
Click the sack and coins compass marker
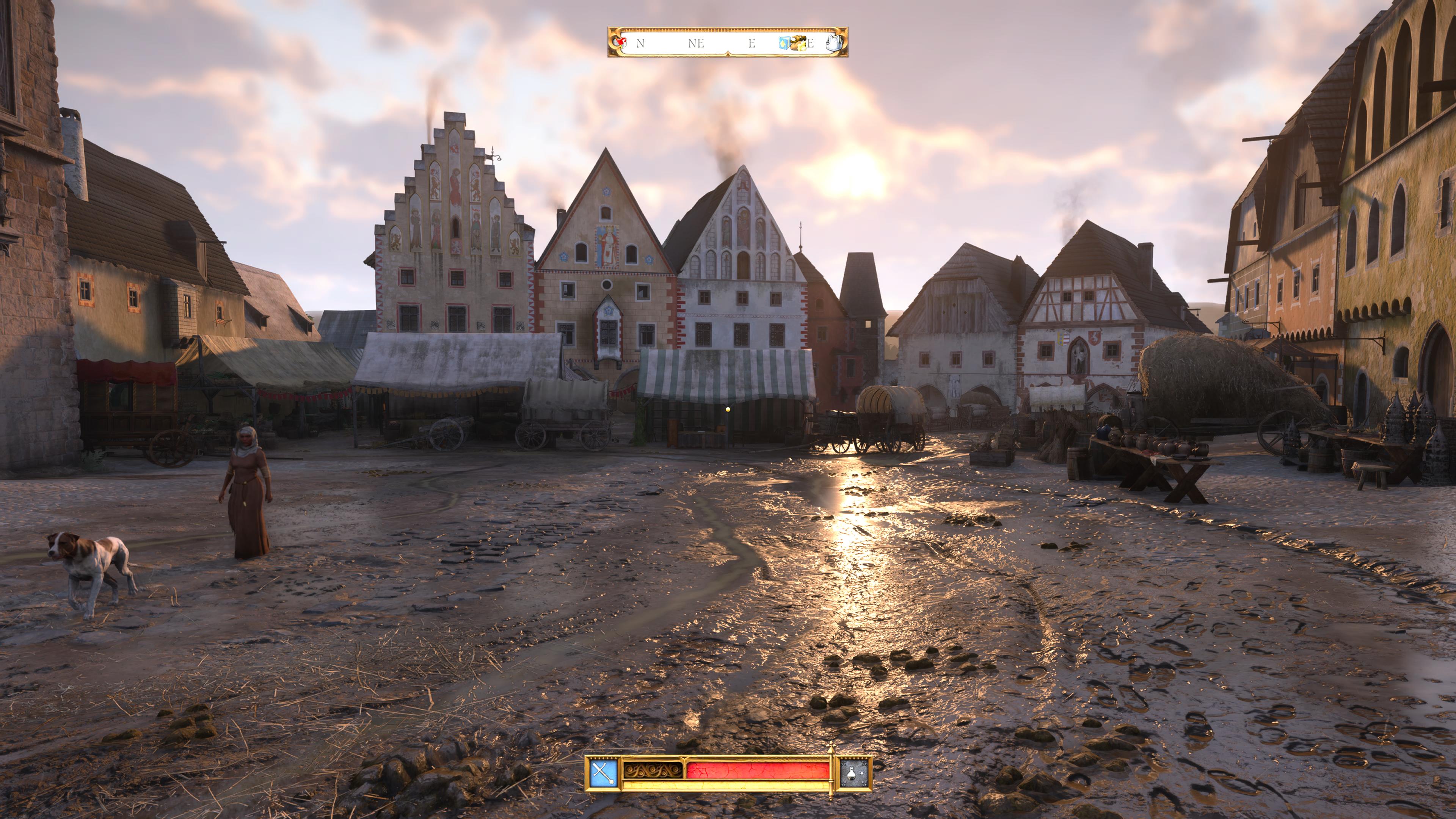[x=798, y=42]
